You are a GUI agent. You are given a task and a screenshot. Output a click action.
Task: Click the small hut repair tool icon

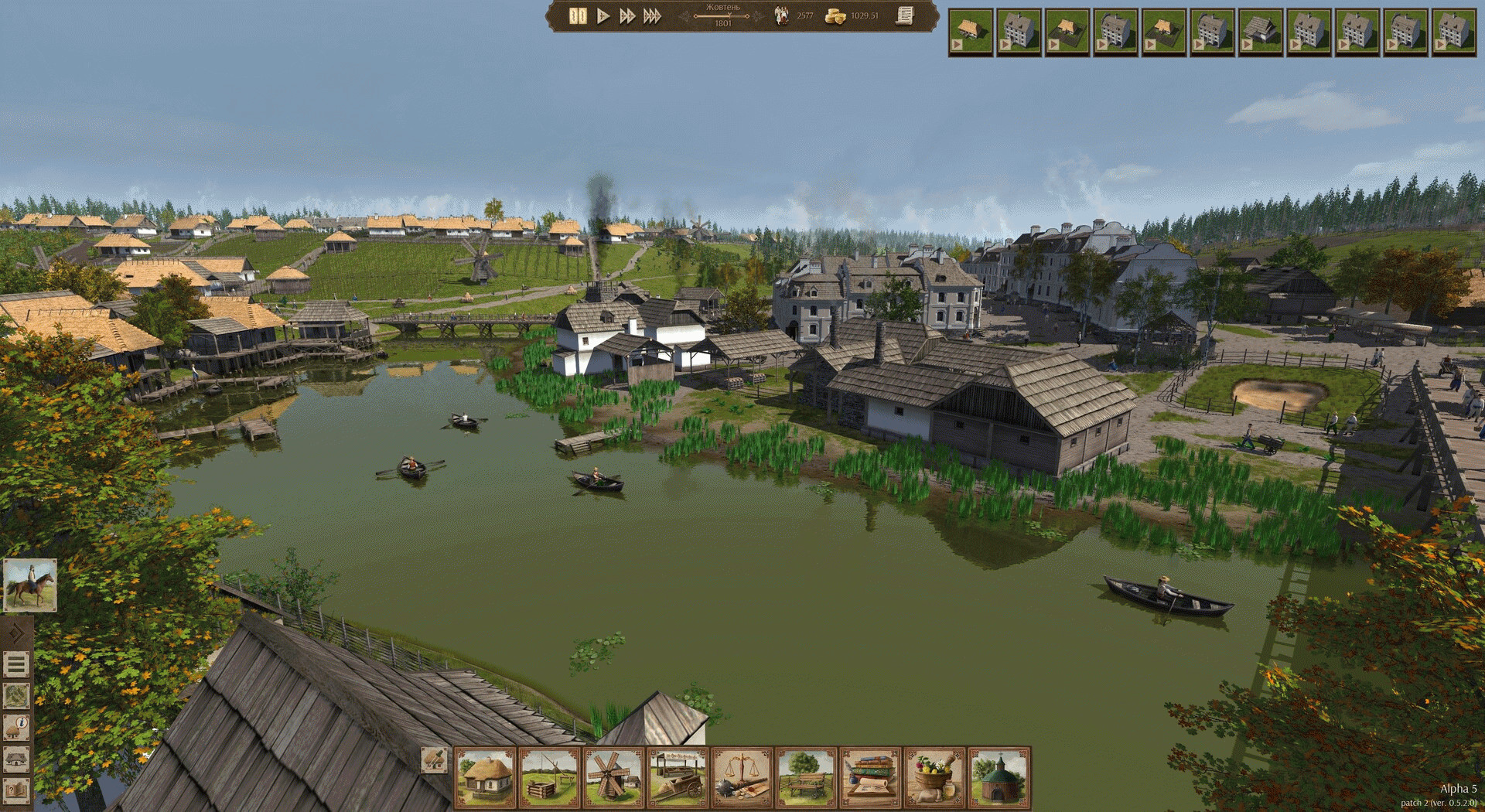tap(435, 759)
